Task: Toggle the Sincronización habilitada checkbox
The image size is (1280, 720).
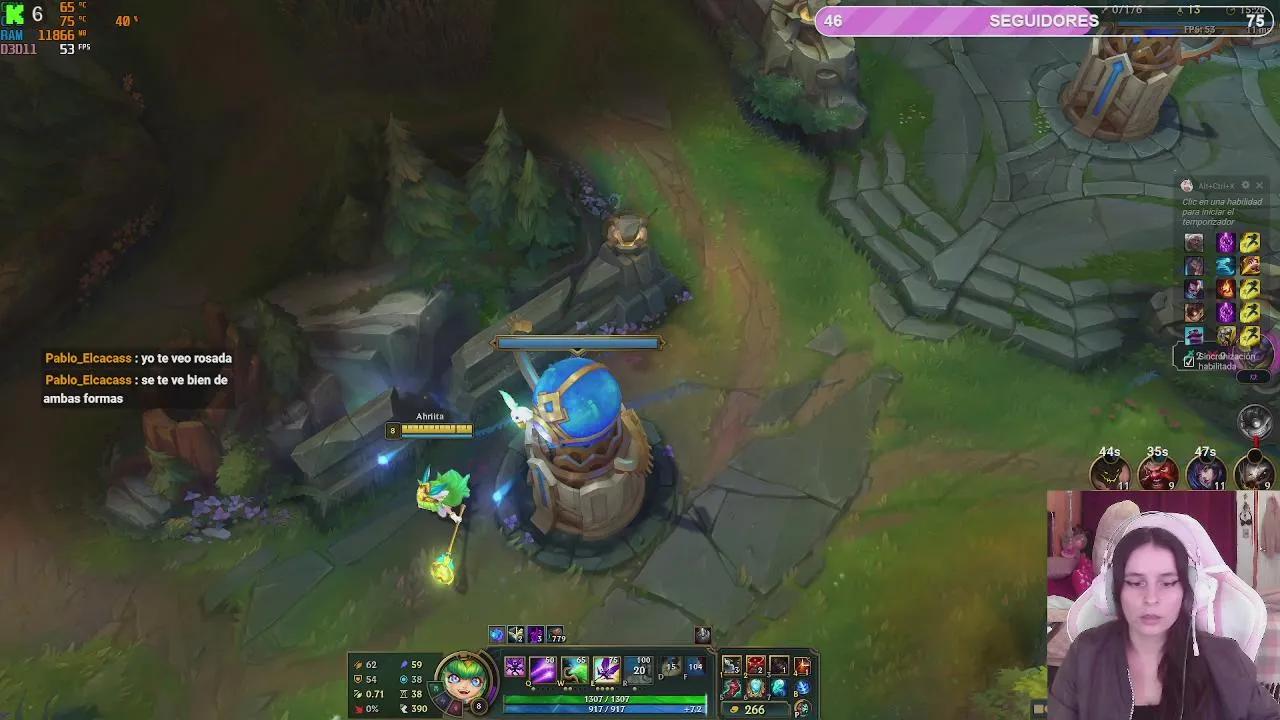Action: coord(1190,361)
